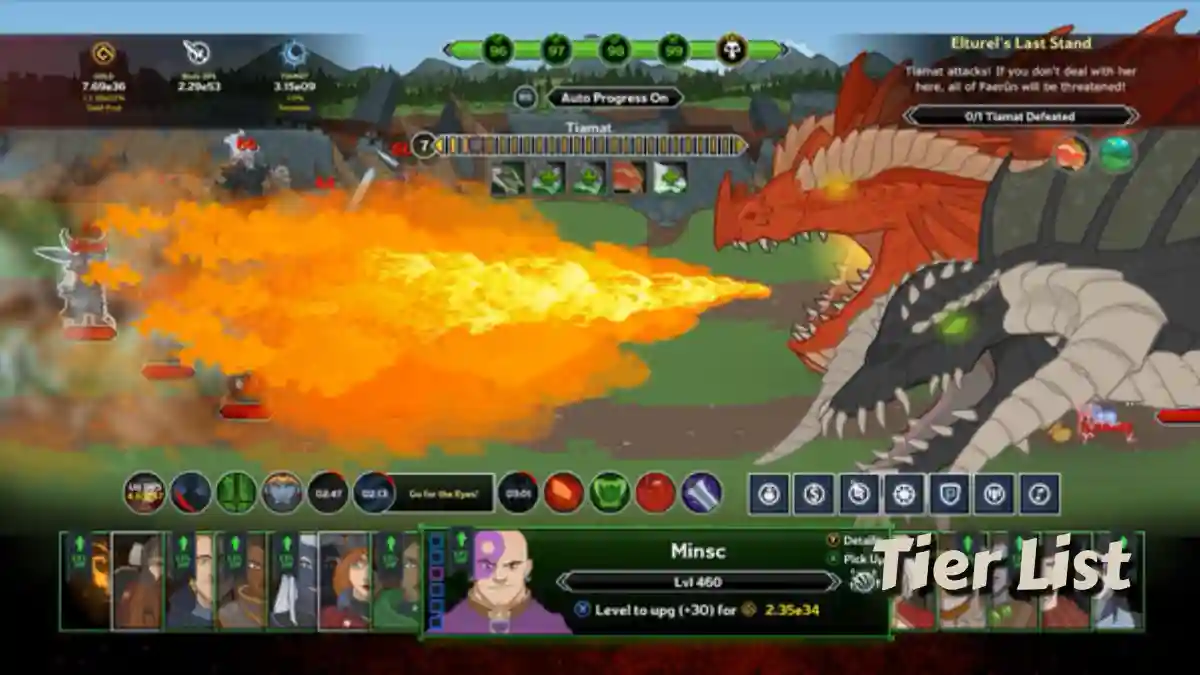Click the music note menu button
Image resolution: width=1200 pixels, height=675 pixels.
[x=1039, y=494]
